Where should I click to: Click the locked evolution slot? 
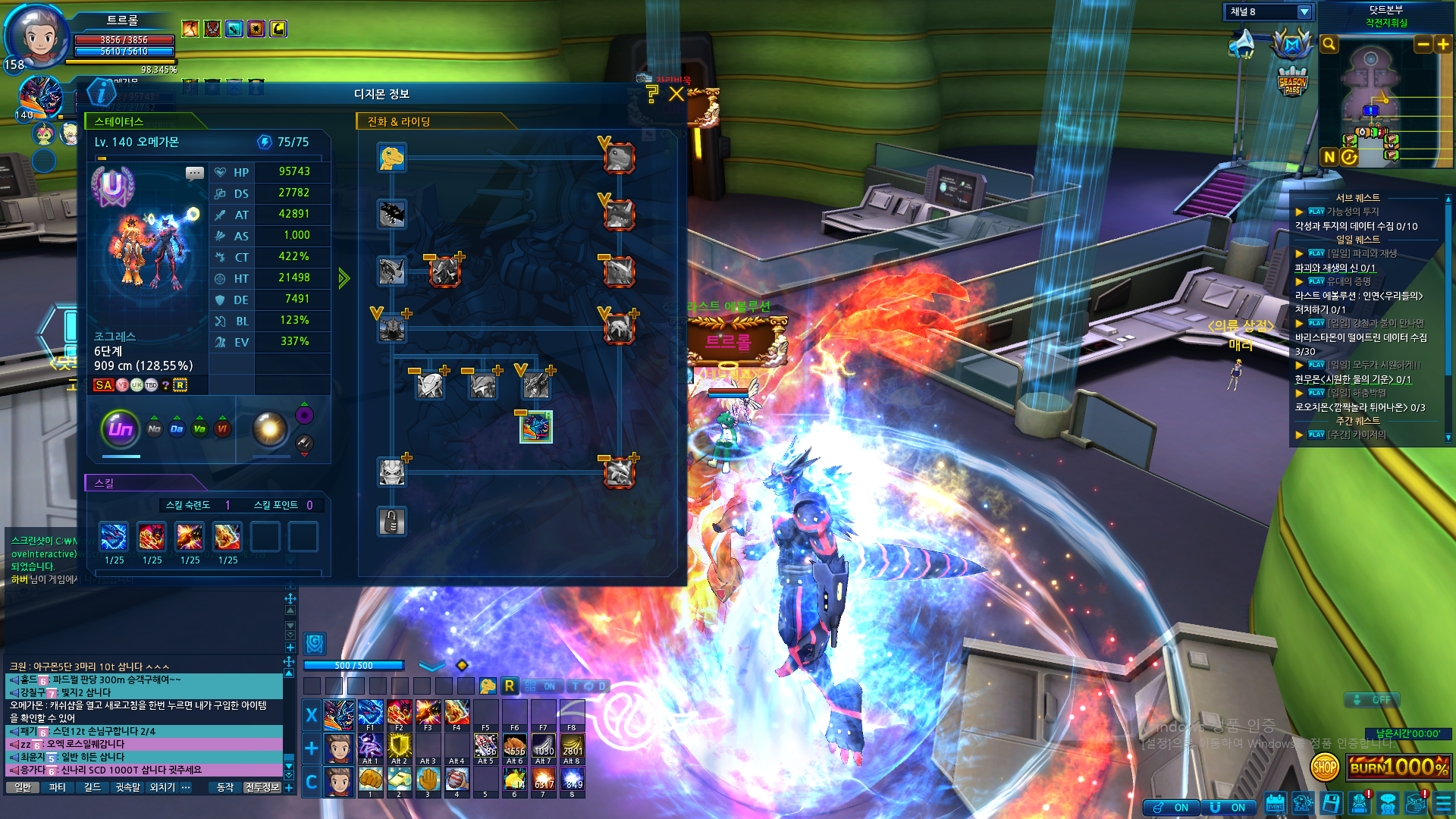tap(392, 522)
